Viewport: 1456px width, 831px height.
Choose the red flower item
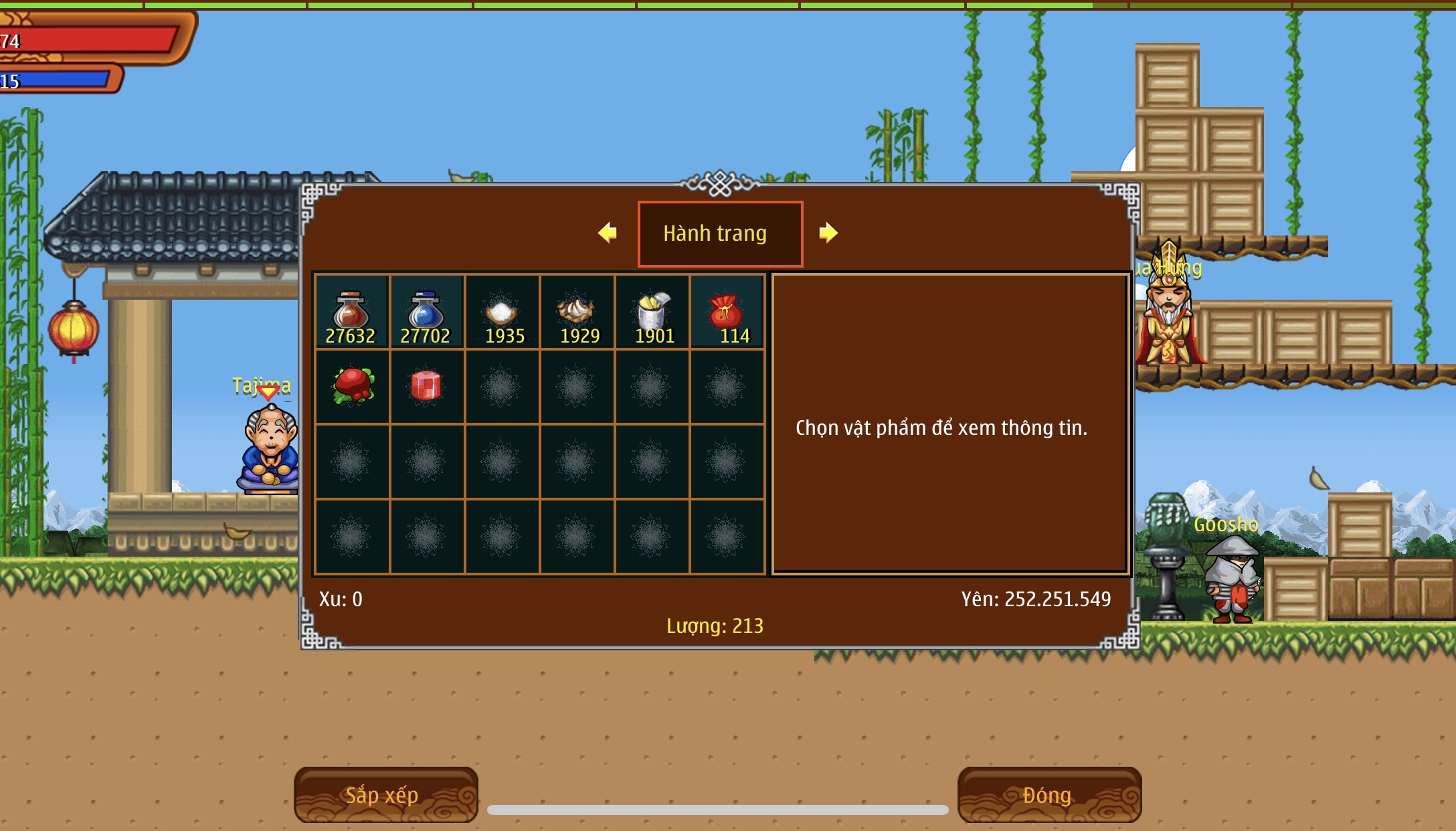pos(353,386)
